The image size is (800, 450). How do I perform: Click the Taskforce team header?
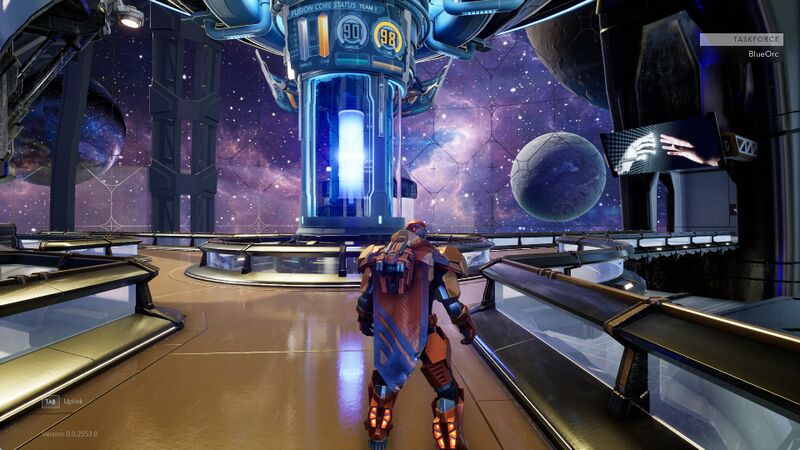tap(741, 40)
